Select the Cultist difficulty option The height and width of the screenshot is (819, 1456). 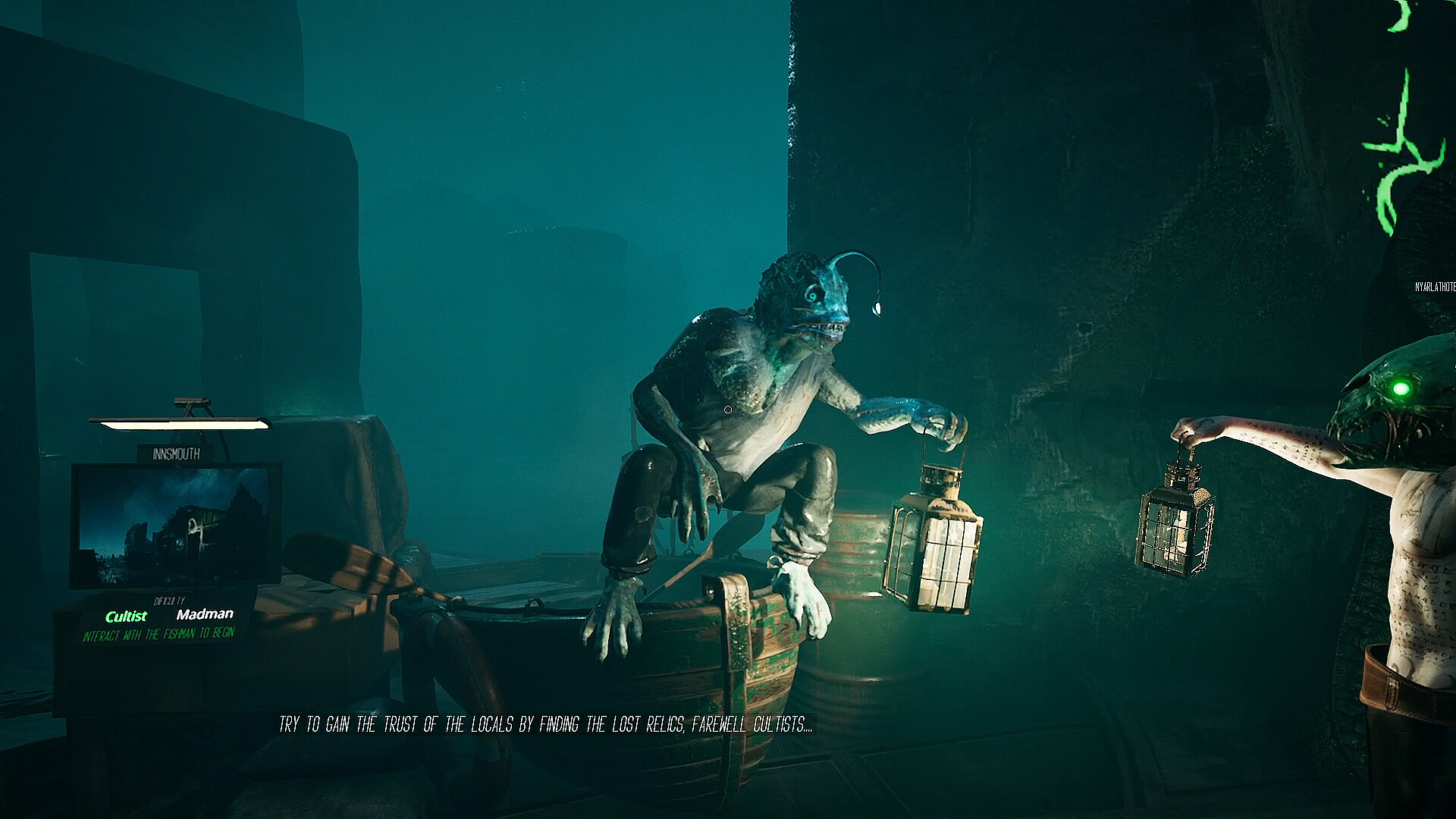coord(126,617)
